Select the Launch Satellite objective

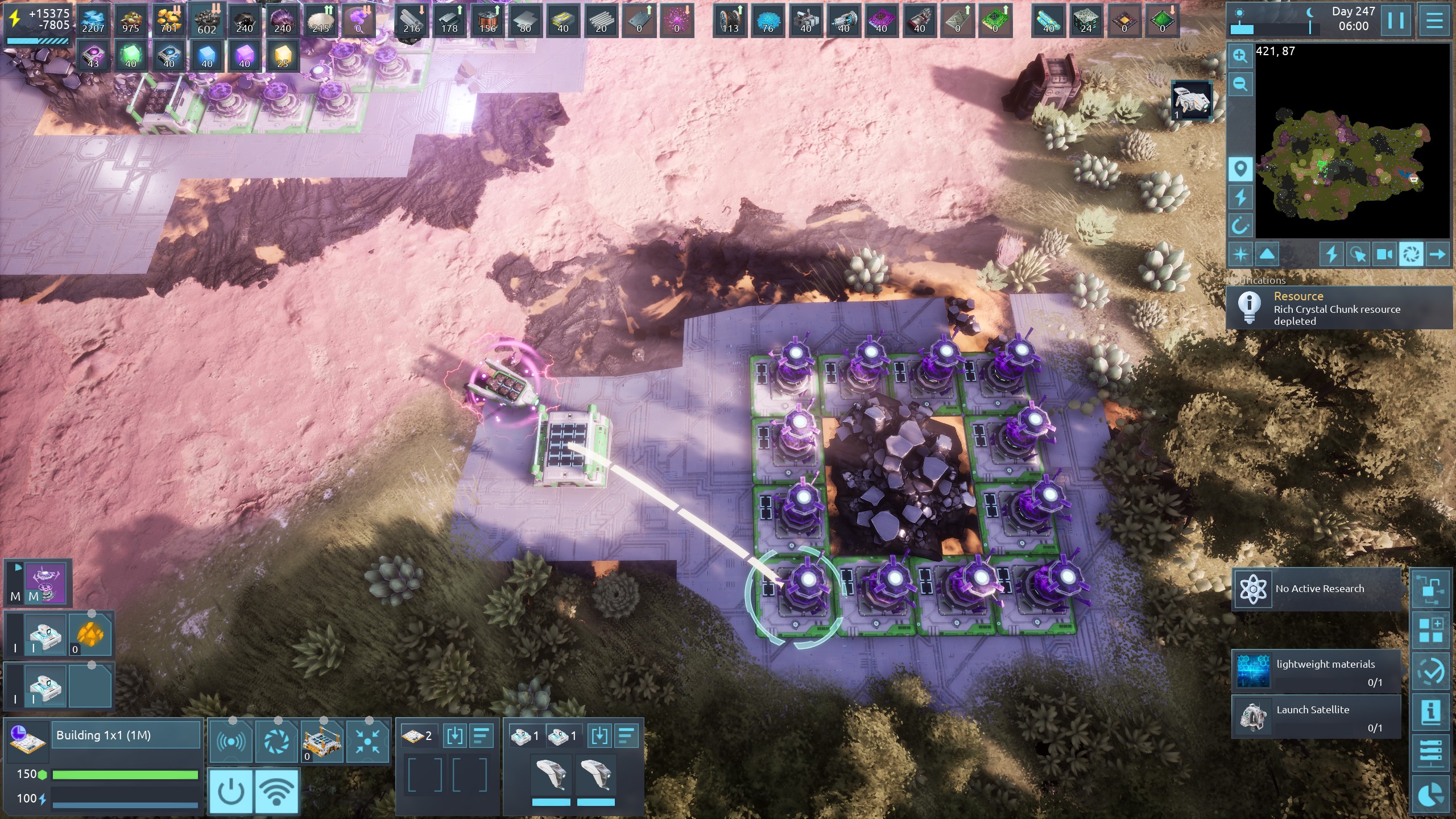tap(1317, 718)
